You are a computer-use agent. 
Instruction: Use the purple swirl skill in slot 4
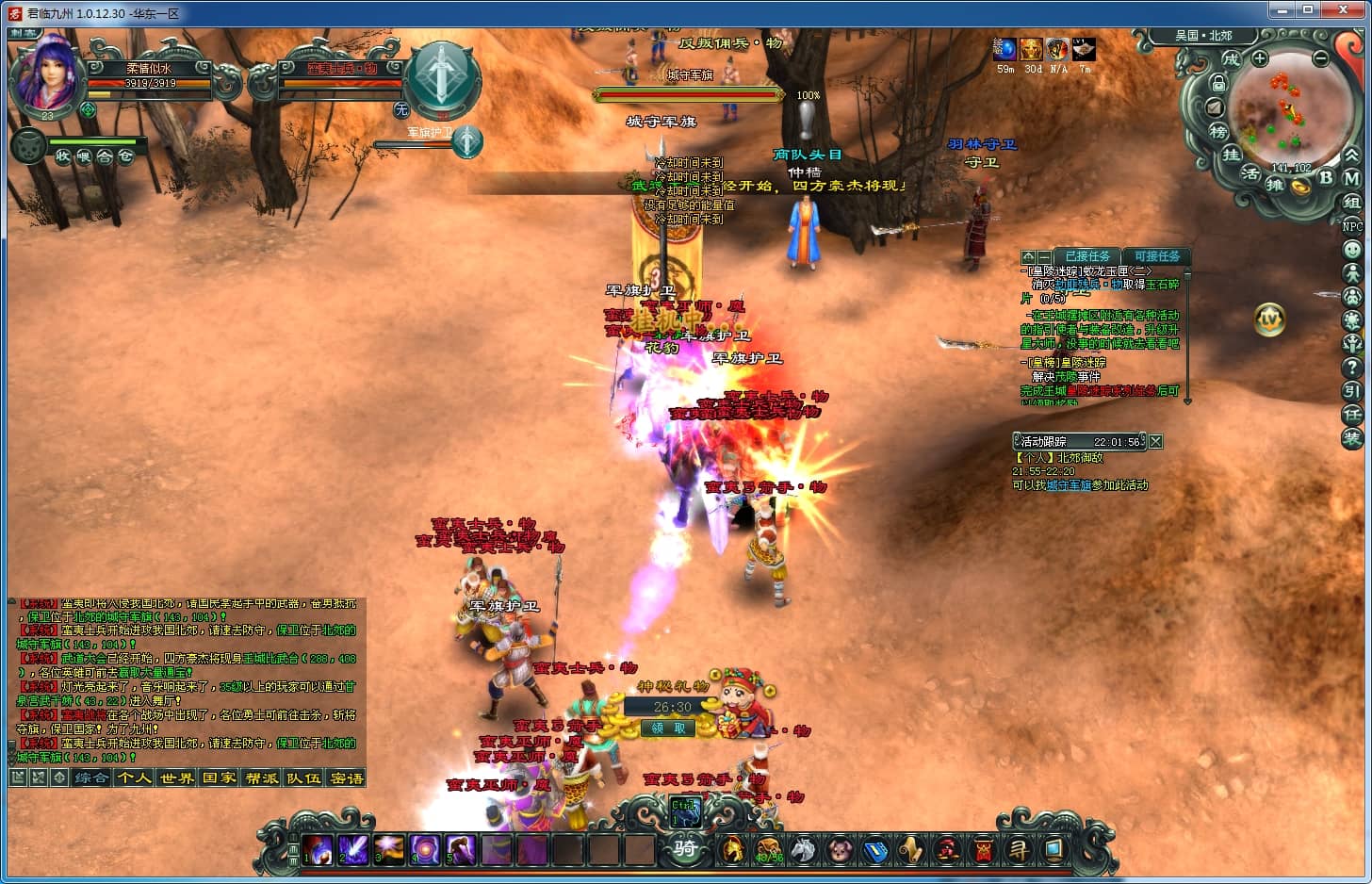tap(425, 849)
